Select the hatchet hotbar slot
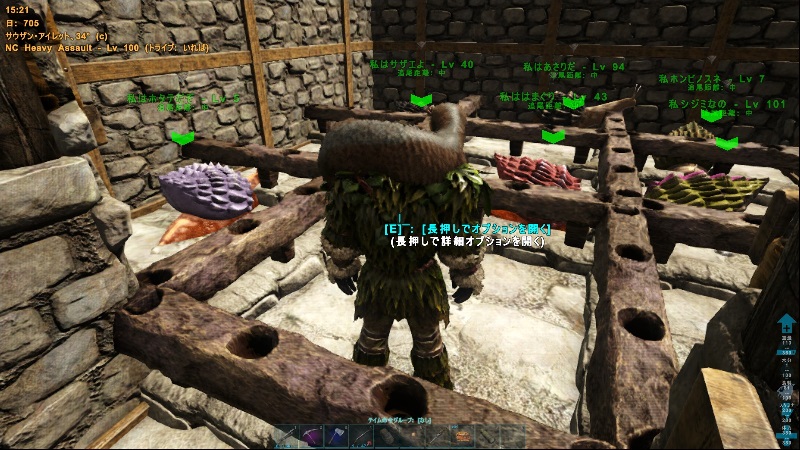The height and width of the screenshot is (450, 800). [337, 437]
